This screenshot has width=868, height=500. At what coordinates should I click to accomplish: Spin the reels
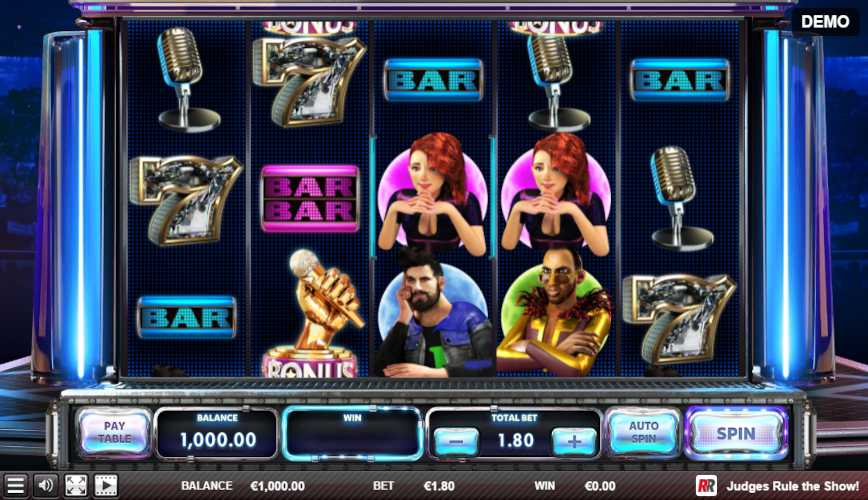point(736,434)
